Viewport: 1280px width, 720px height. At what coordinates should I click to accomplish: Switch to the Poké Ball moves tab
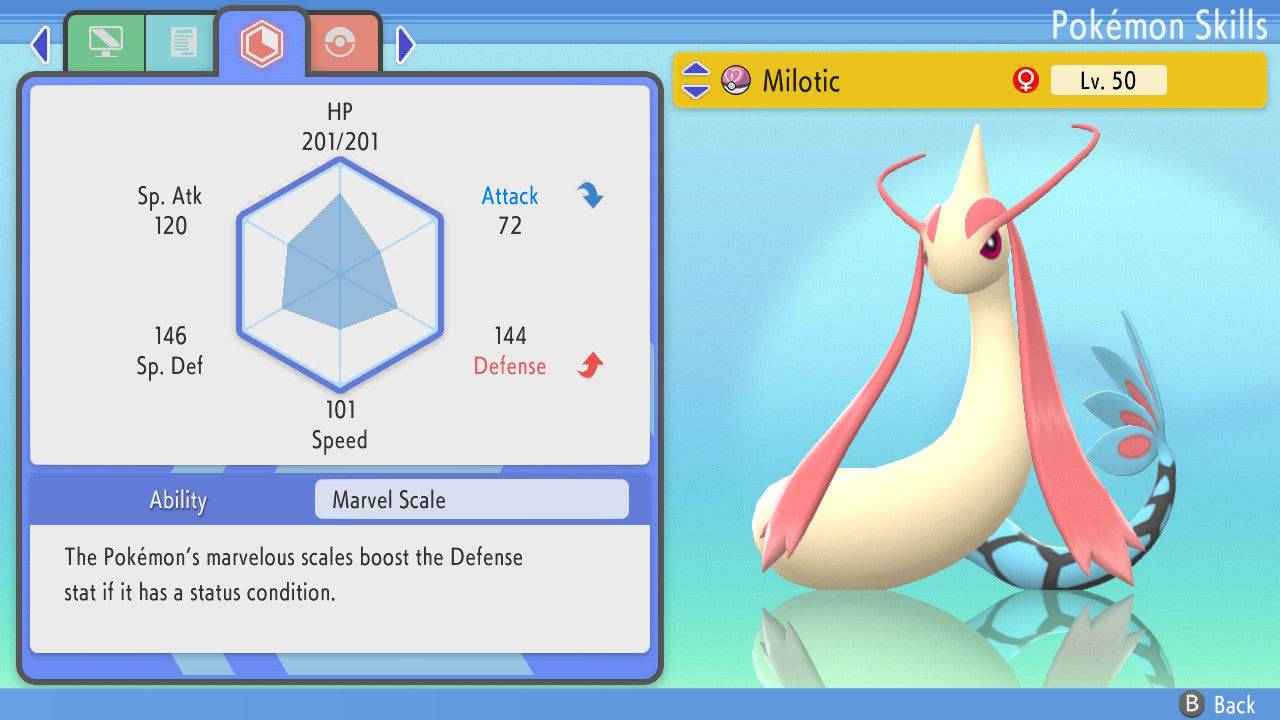tap(340, 43)
